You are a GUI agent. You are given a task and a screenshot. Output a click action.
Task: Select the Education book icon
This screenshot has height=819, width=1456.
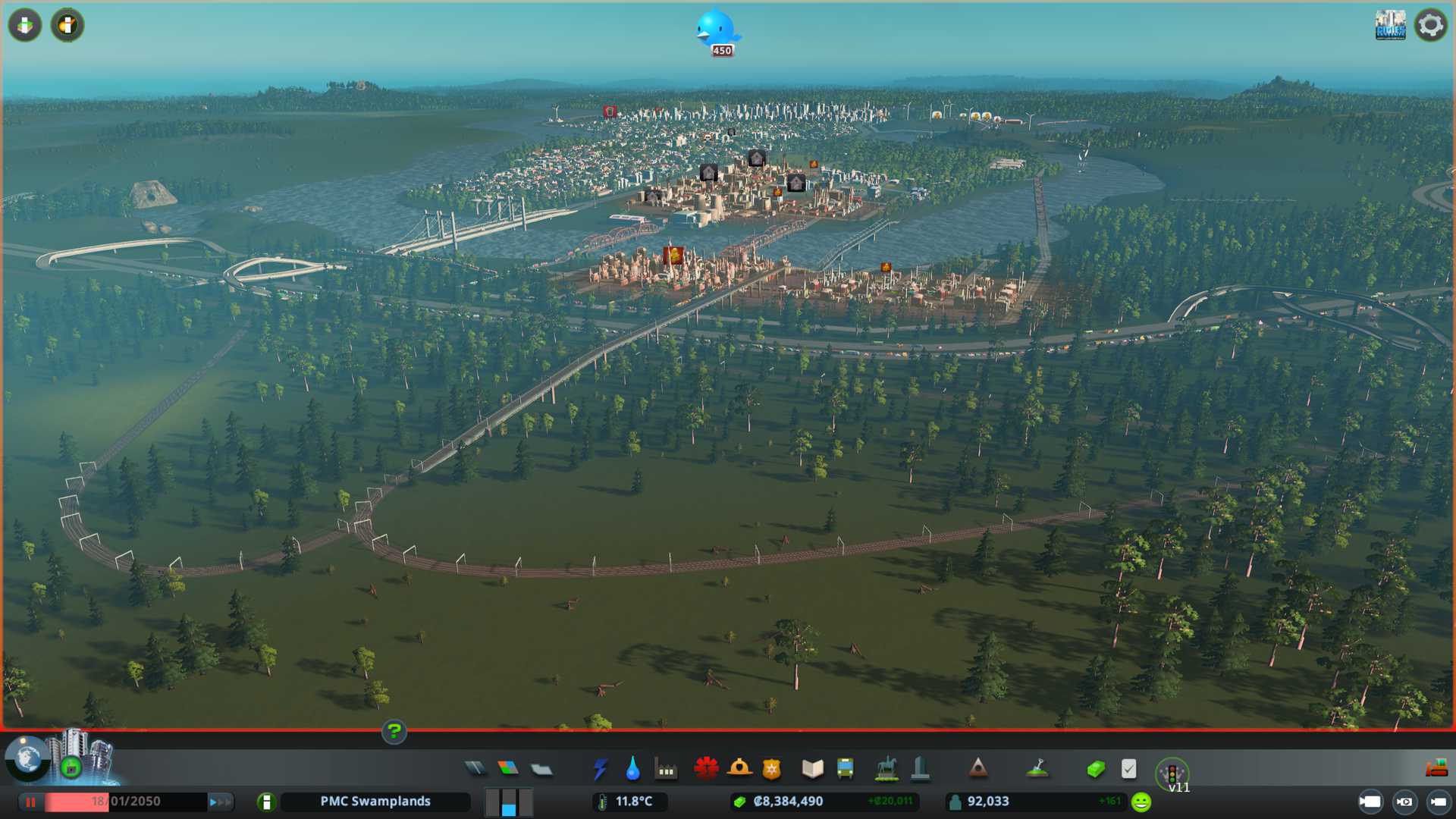point(812,769)
